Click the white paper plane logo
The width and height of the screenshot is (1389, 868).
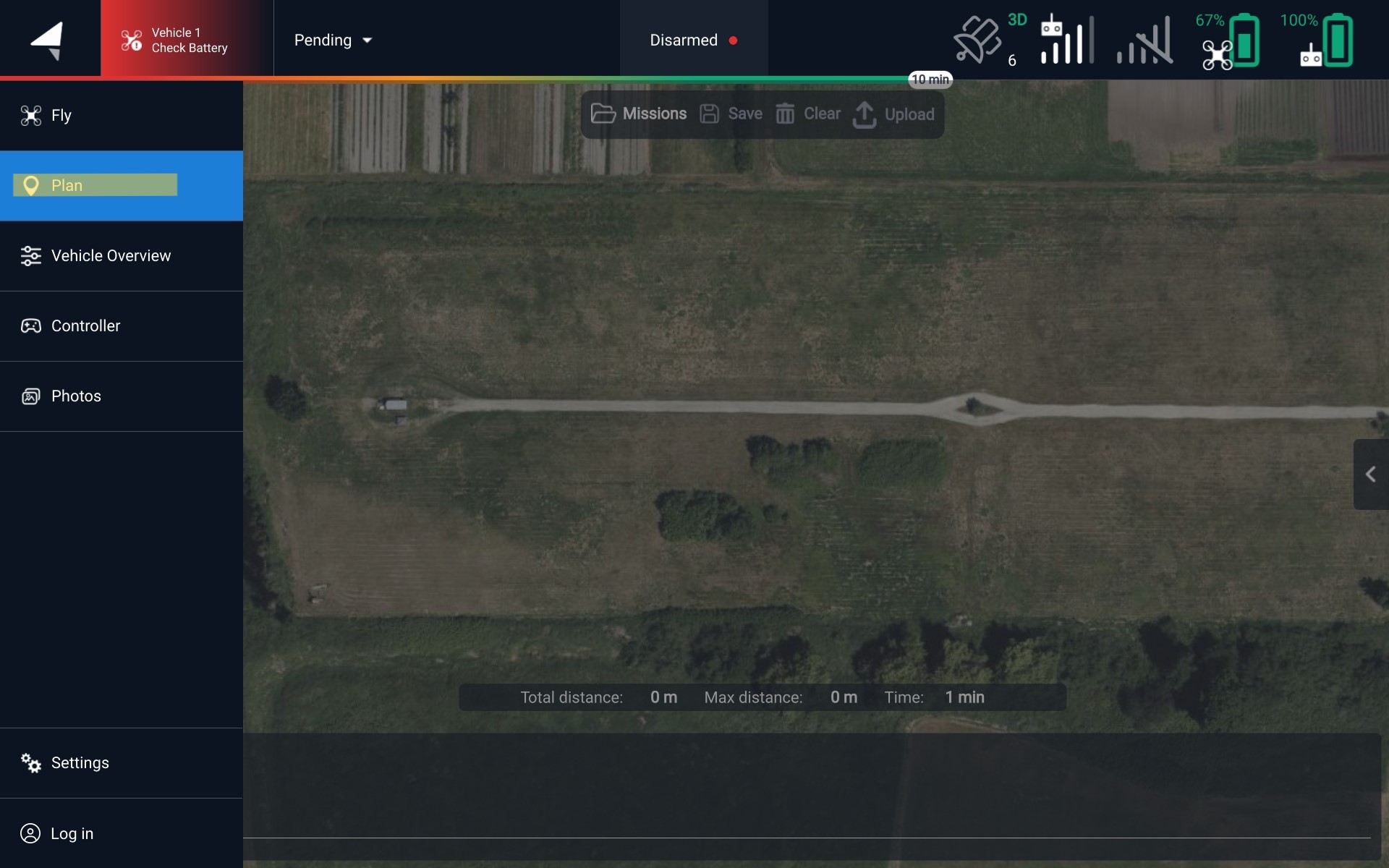[x=49, y=40]
